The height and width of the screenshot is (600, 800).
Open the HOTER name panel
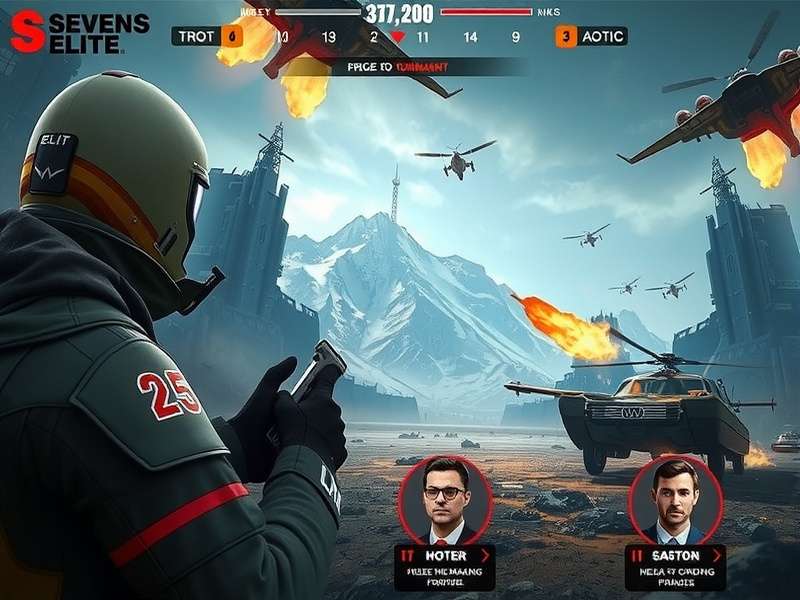click(445, 555)
